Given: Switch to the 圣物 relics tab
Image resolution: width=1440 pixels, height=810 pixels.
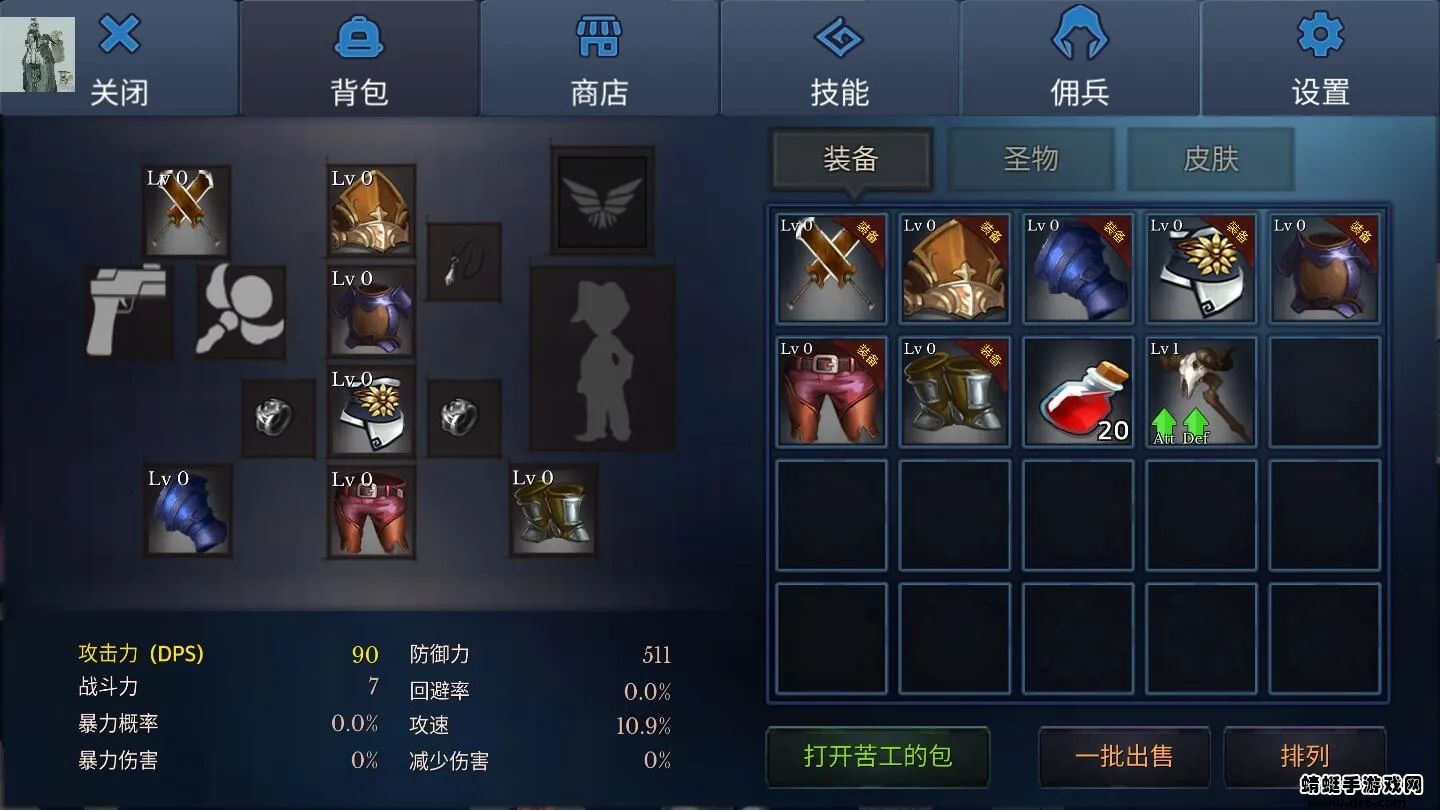Looking at the screenshot, I should click(1032, 158).
